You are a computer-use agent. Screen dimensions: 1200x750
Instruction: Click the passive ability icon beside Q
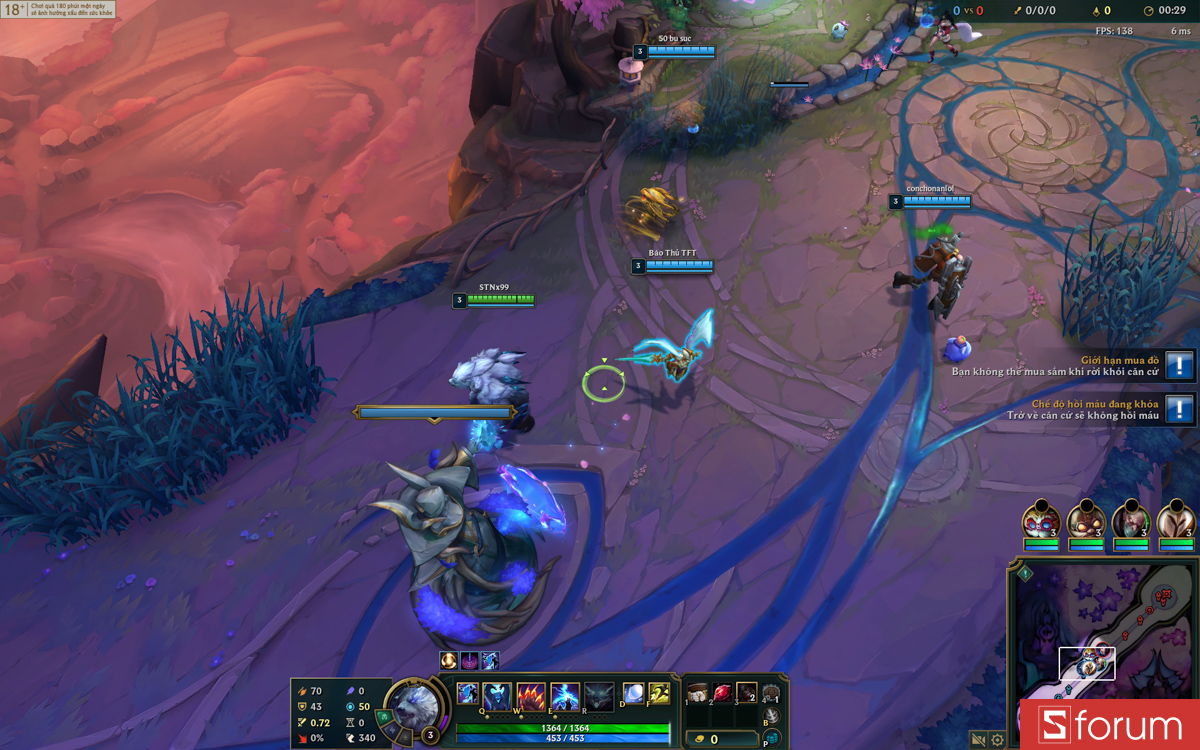(467, 692)
